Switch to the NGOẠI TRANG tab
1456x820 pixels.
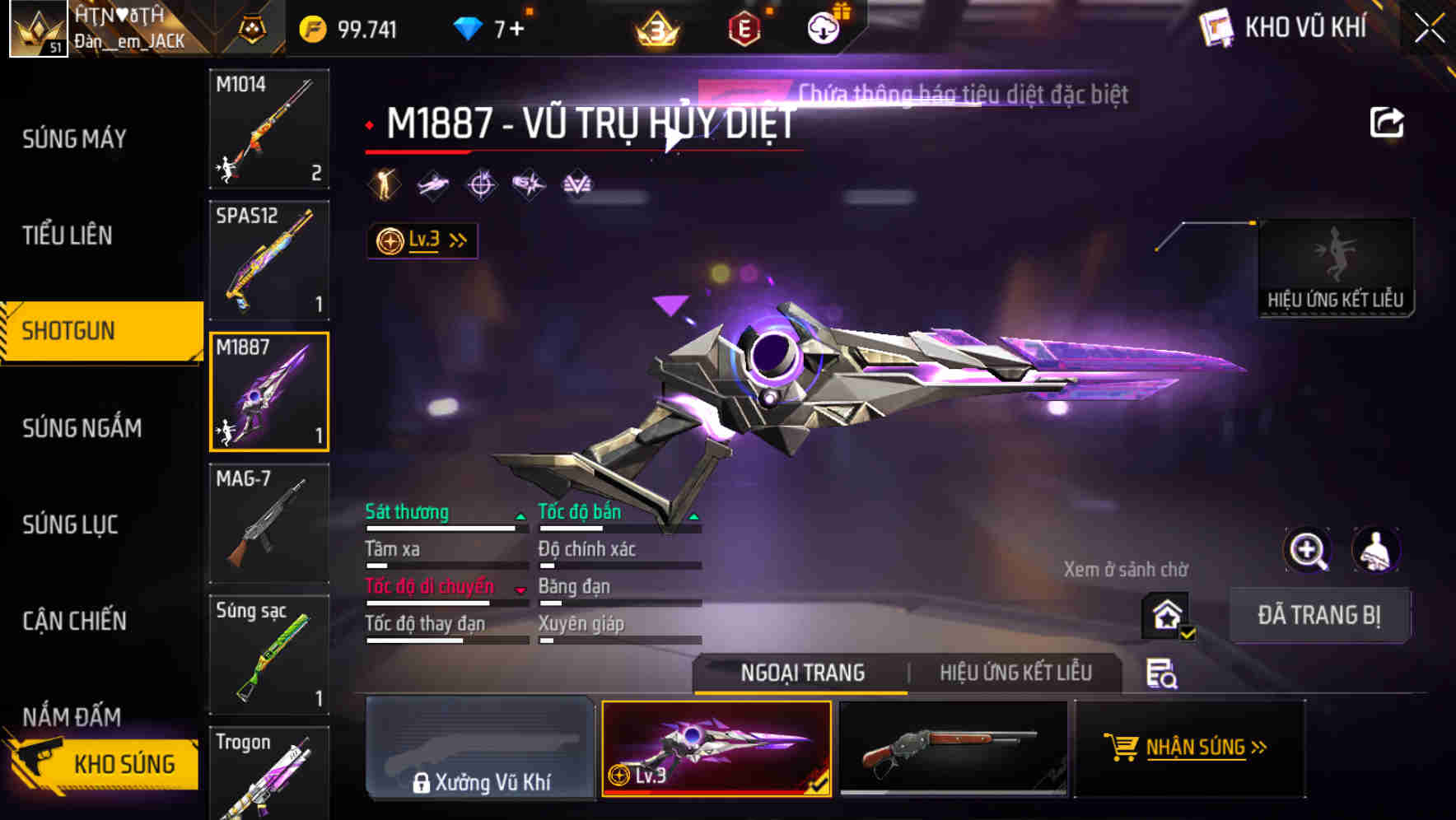800,673
